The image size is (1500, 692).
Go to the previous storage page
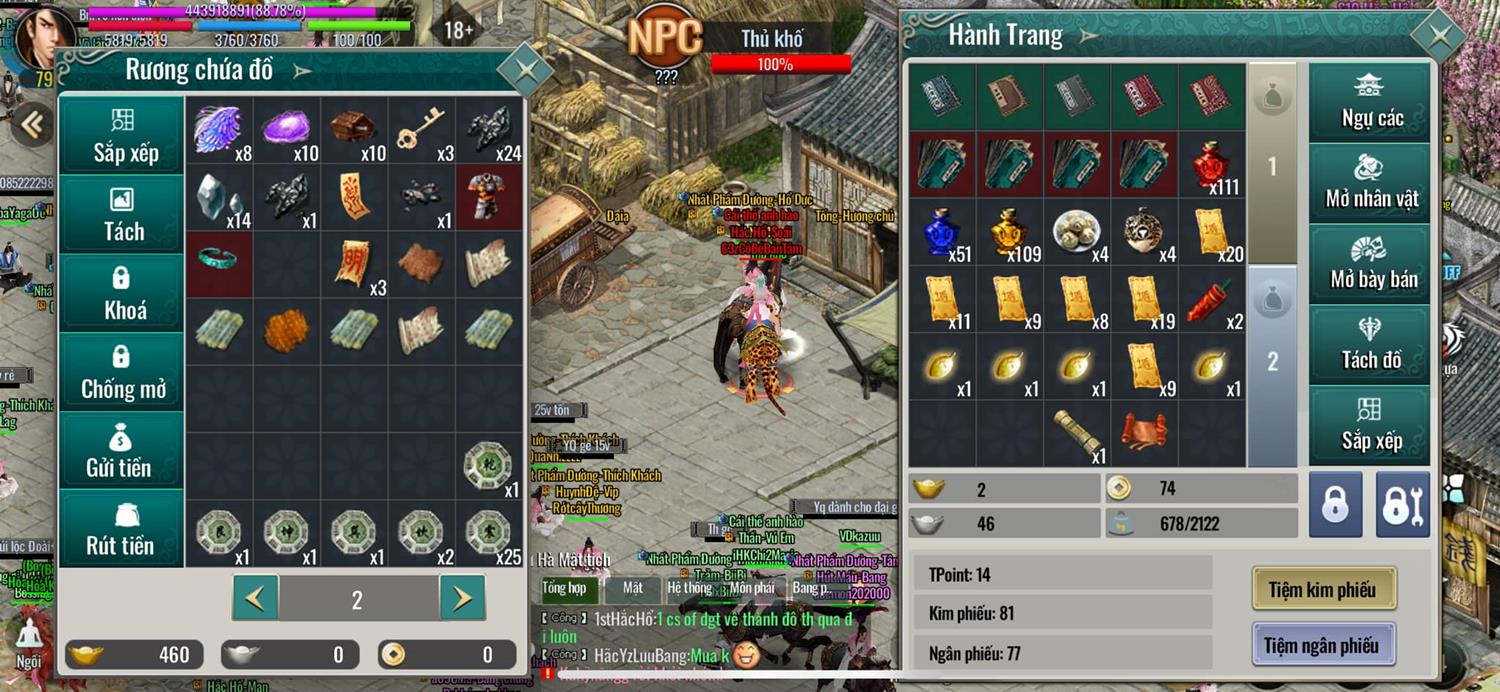(256, 598)
